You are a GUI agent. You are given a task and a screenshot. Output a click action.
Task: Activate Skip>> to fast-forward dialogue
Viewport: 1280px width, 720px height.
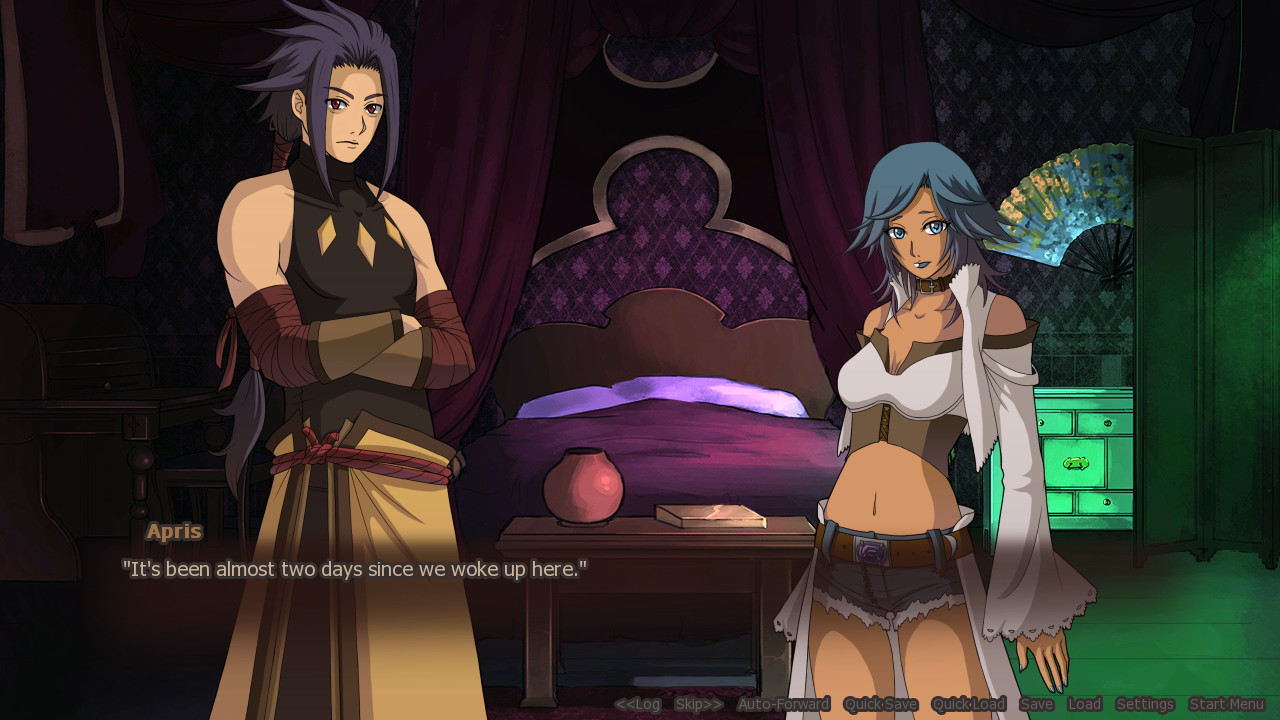click(x=697, y=704)
